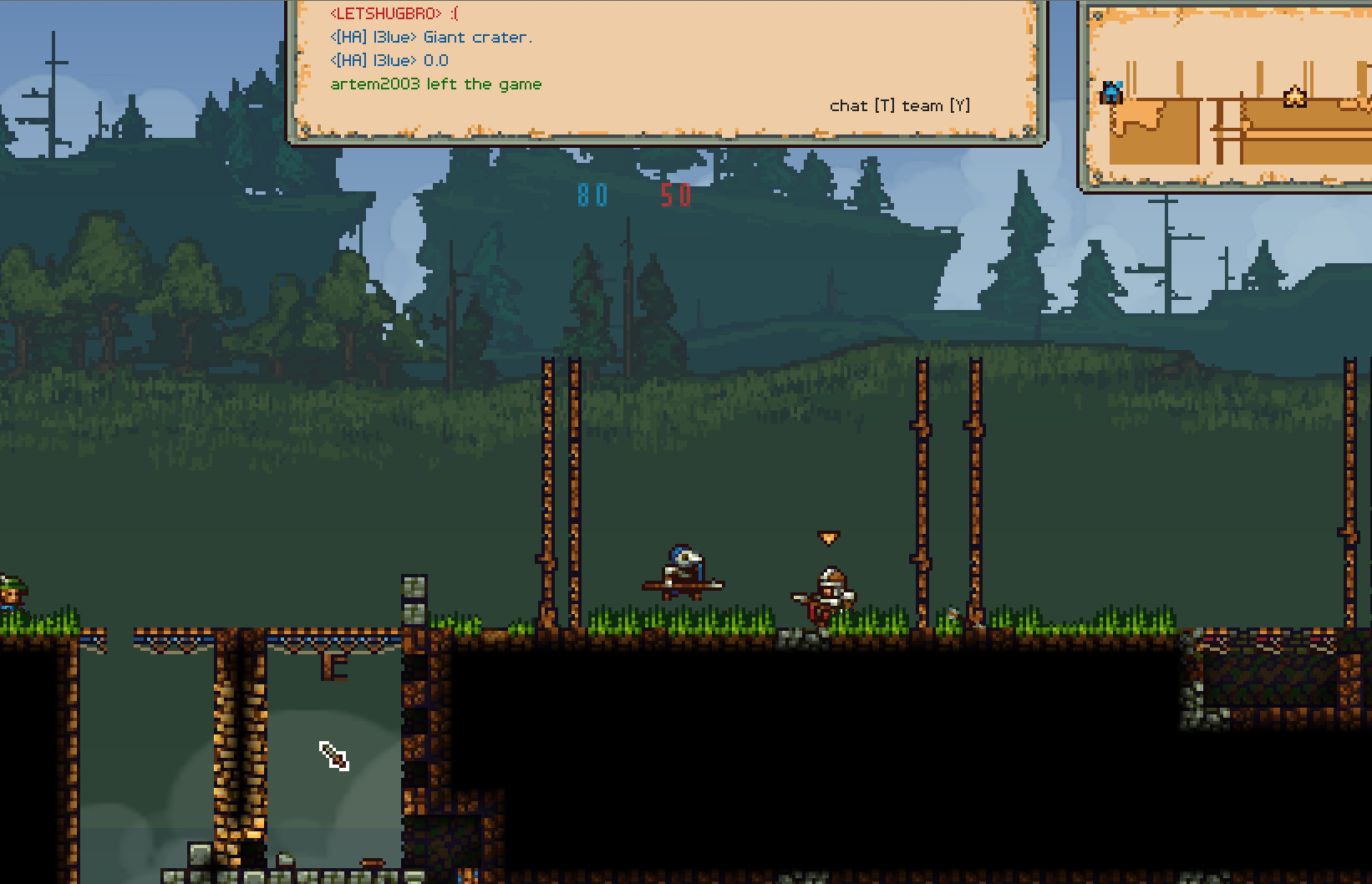Select the yellow player marker on minimap

point(1294,97)
